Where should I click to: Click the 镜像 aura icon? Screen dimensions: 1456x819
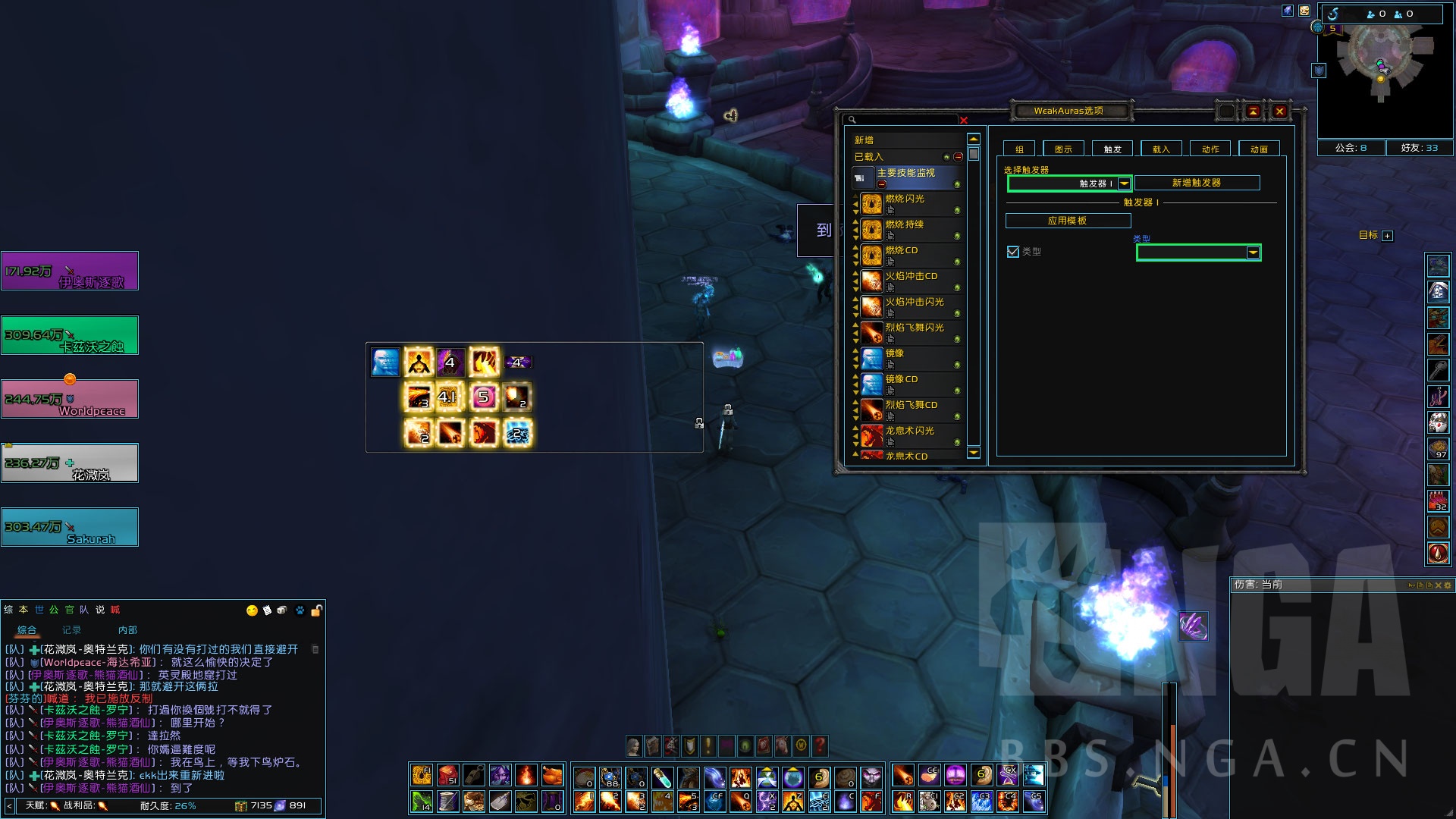pyautogui.click(x=872, y=357)
